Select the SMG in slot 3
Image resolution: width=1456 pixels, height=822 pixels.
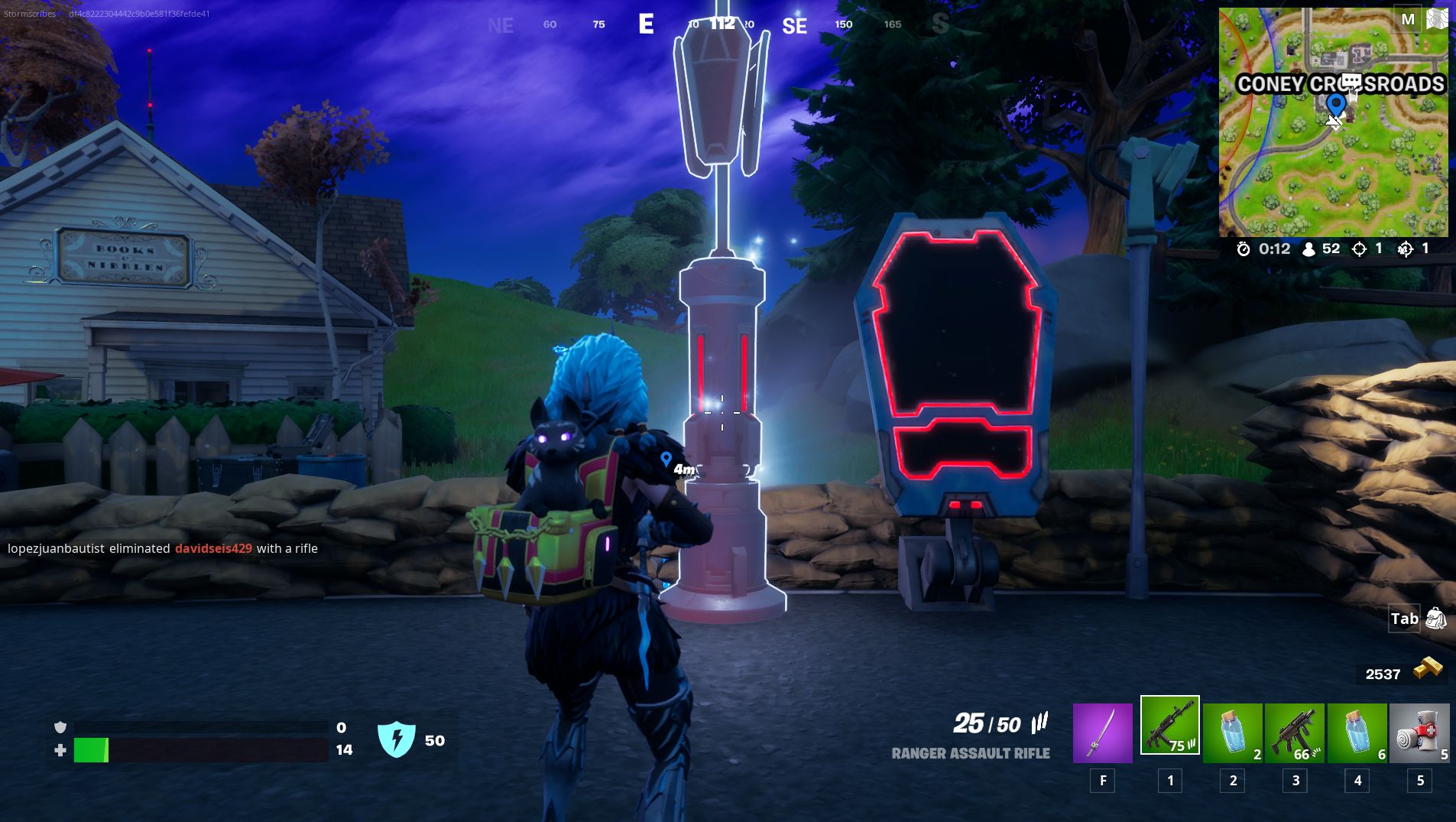(1295, 732)
